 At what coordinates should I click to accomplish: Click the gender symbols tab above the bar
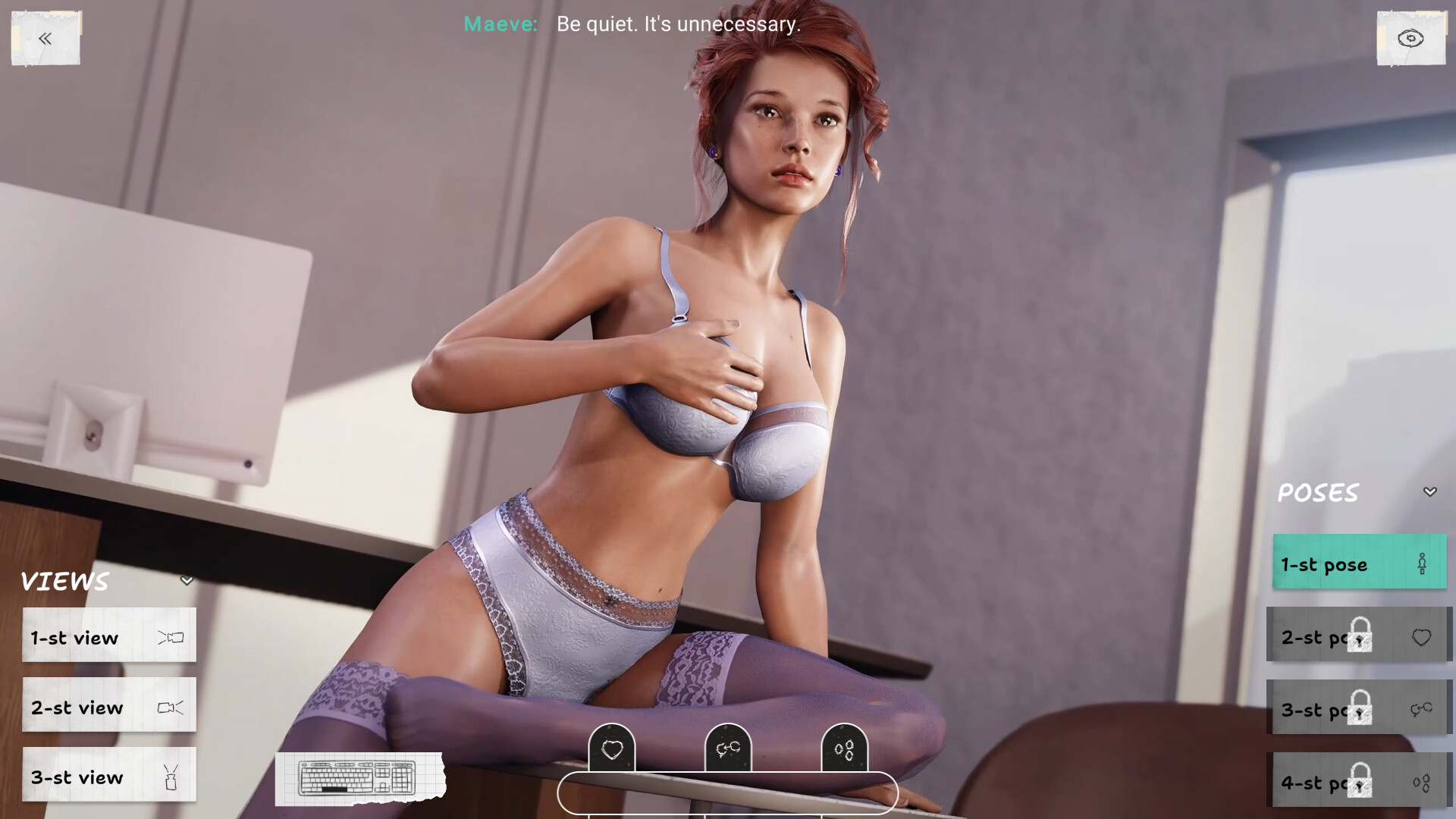pos(728,749)
